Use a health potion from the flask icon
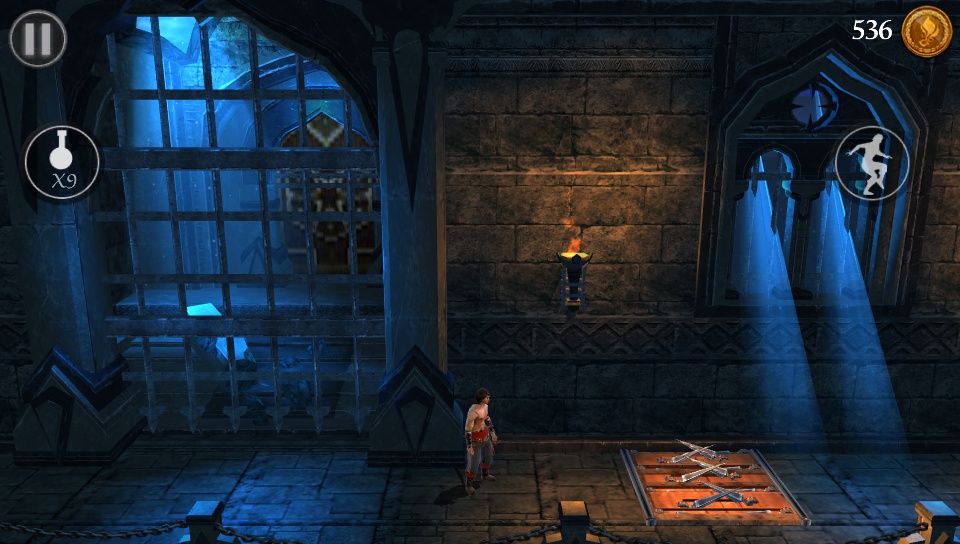 point(62,161)
